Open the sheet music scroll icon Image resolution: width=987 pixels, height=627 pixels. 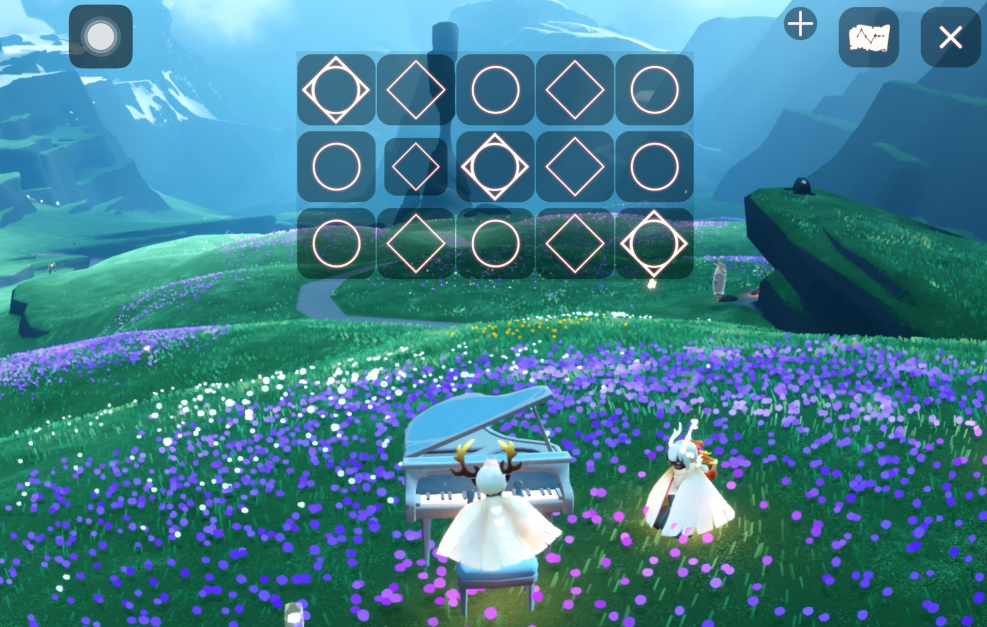(868, 38)
